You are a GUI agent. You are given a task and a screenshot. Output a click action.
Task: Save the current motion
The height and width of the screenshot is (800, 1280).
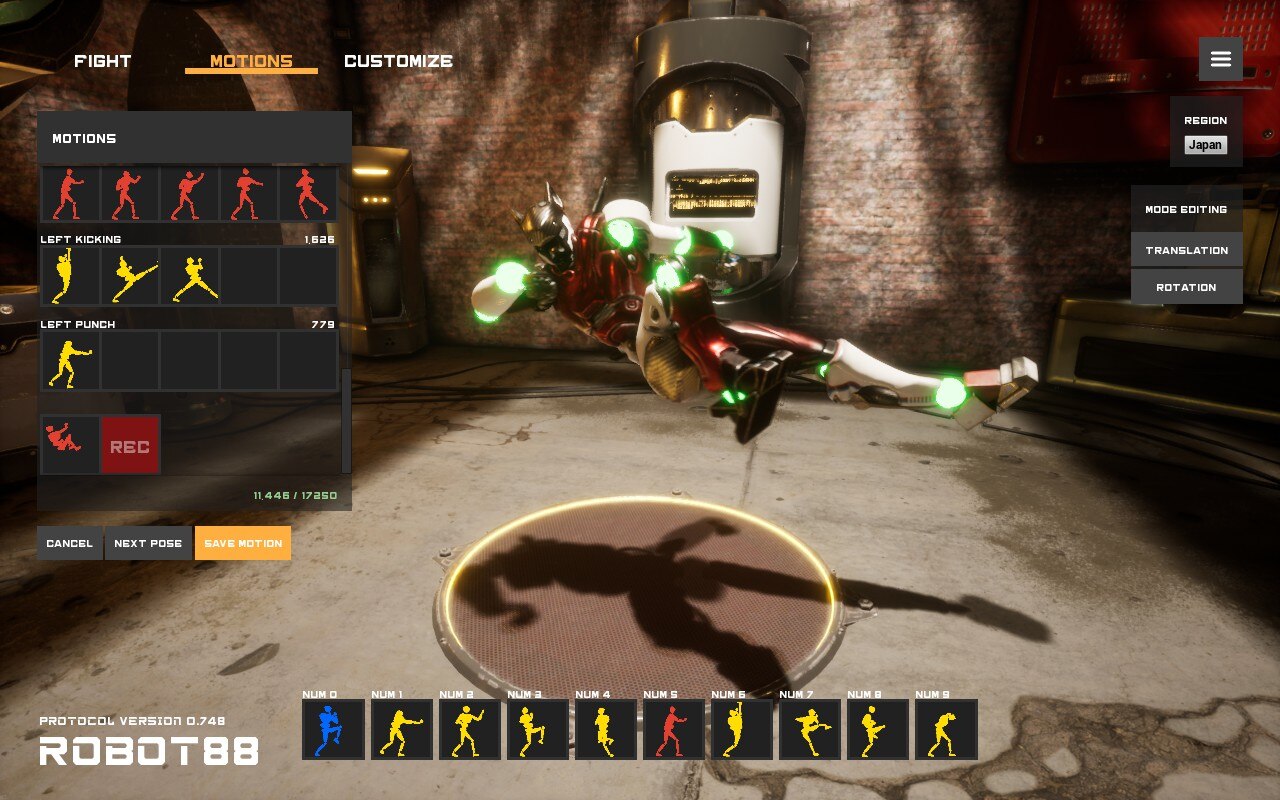[x=243, y=543]
